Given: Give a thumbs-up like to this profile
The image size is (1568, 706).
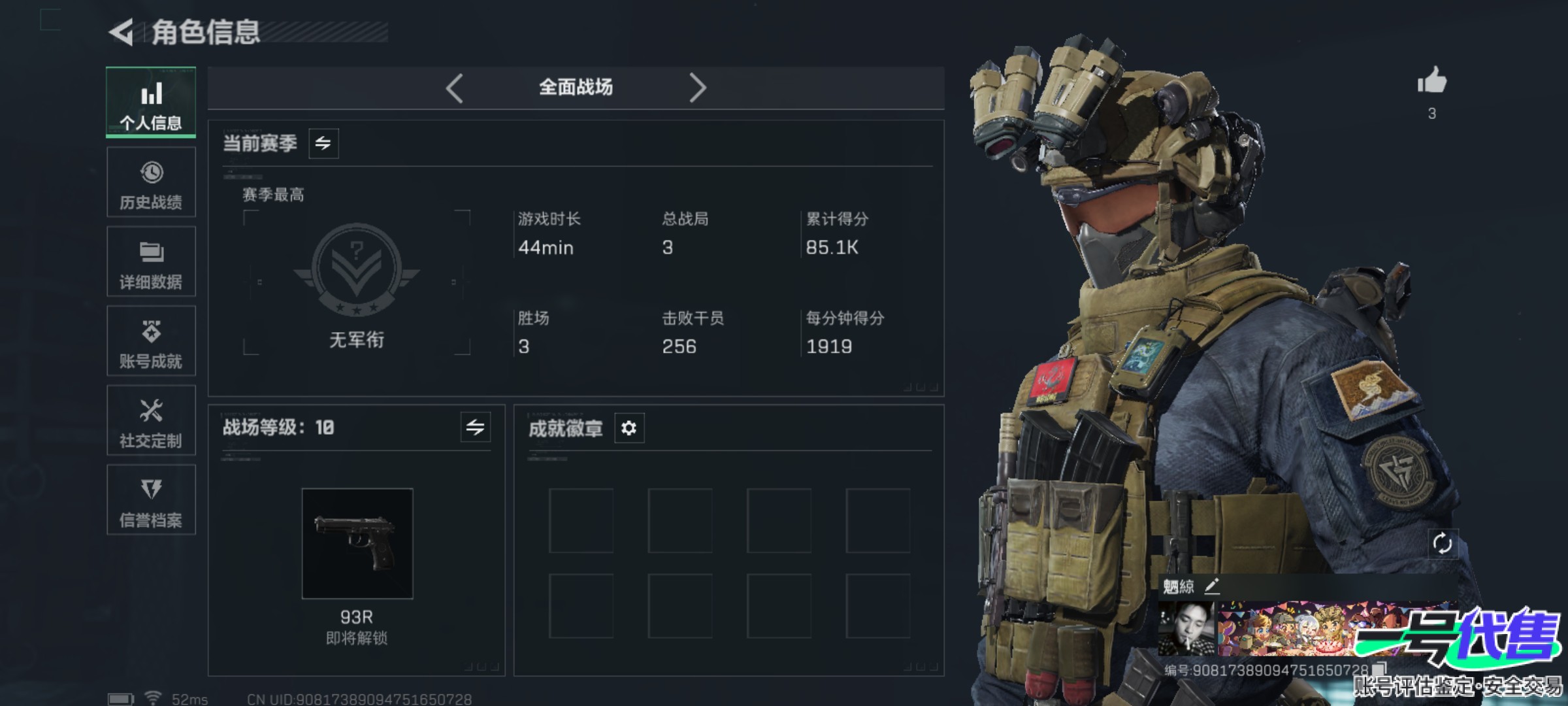Looking at the screenshot, I should coord(1431,82).
